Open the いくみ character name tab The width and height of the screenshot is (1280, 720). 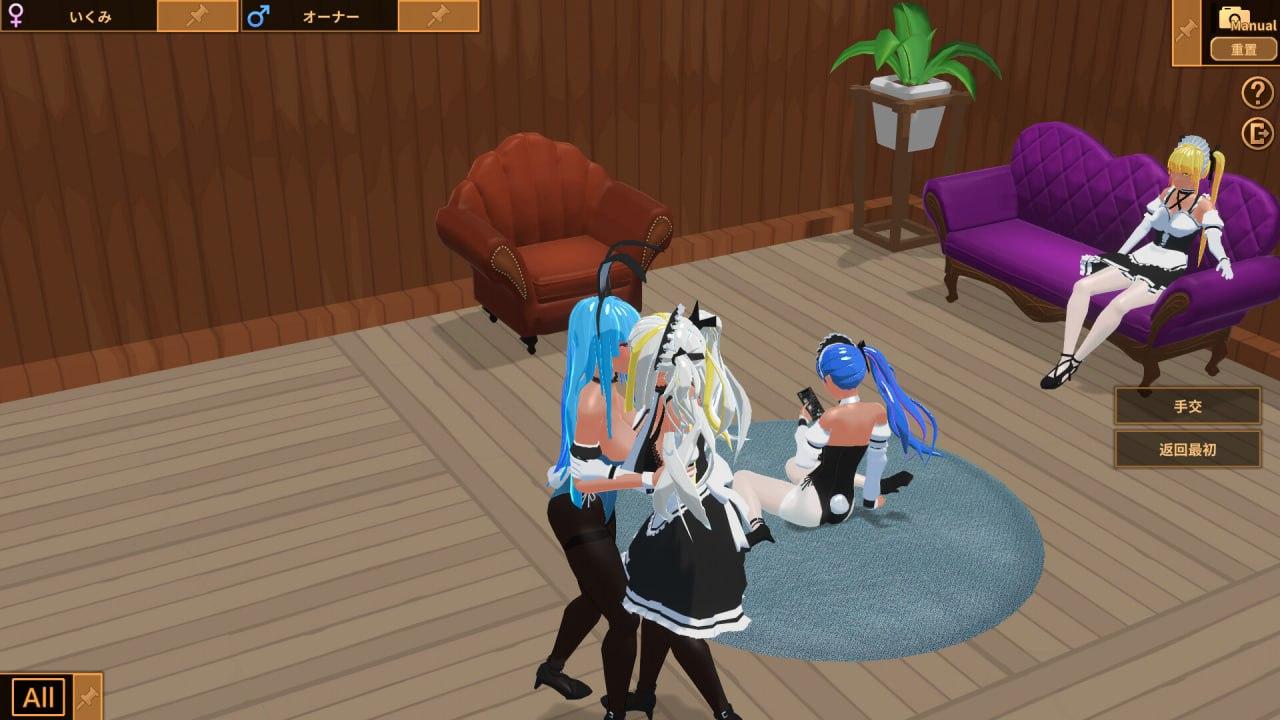tap(90, 15)
